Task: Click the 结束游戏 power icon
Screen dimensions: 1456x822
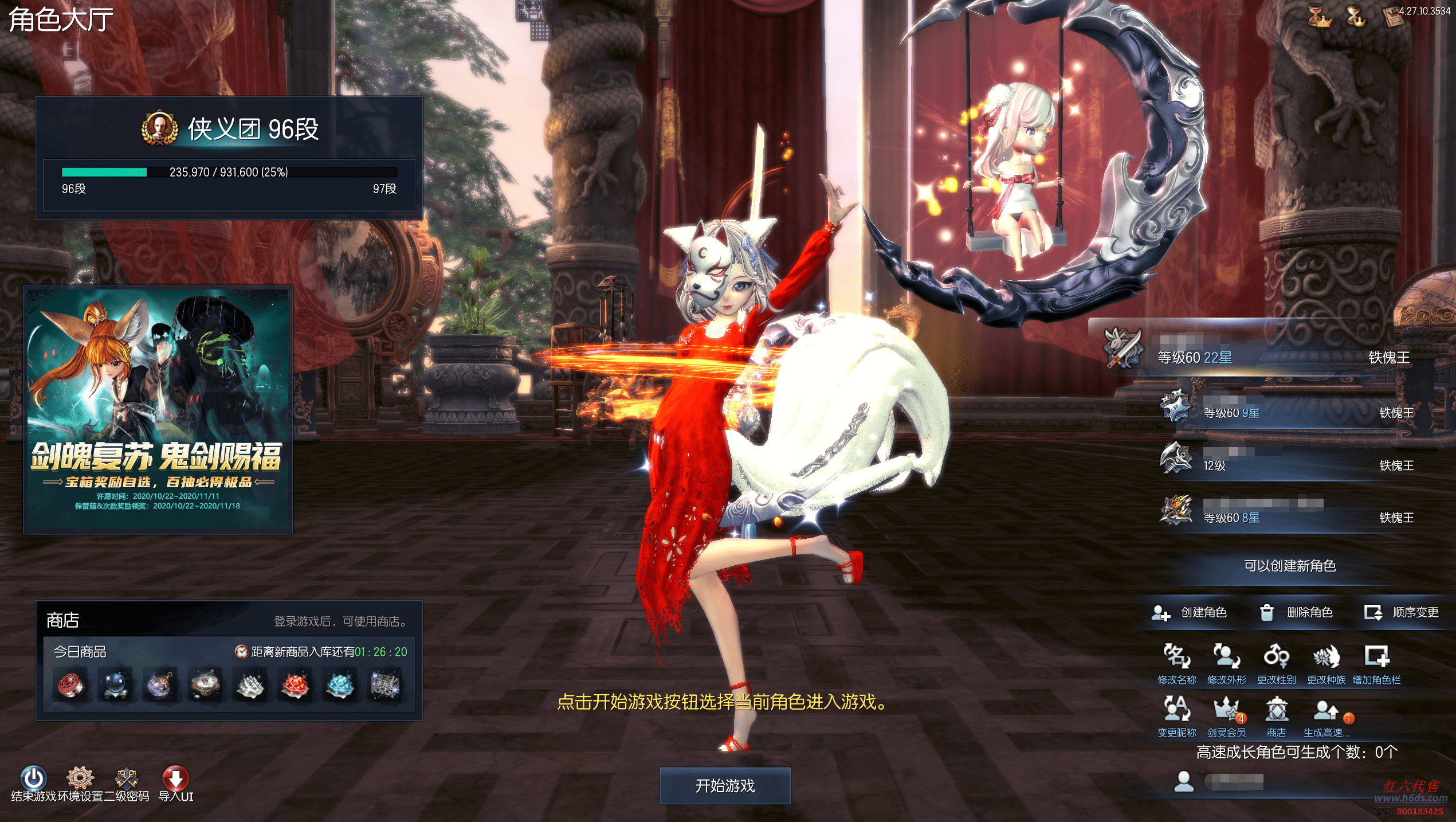Action: (33, 778)
